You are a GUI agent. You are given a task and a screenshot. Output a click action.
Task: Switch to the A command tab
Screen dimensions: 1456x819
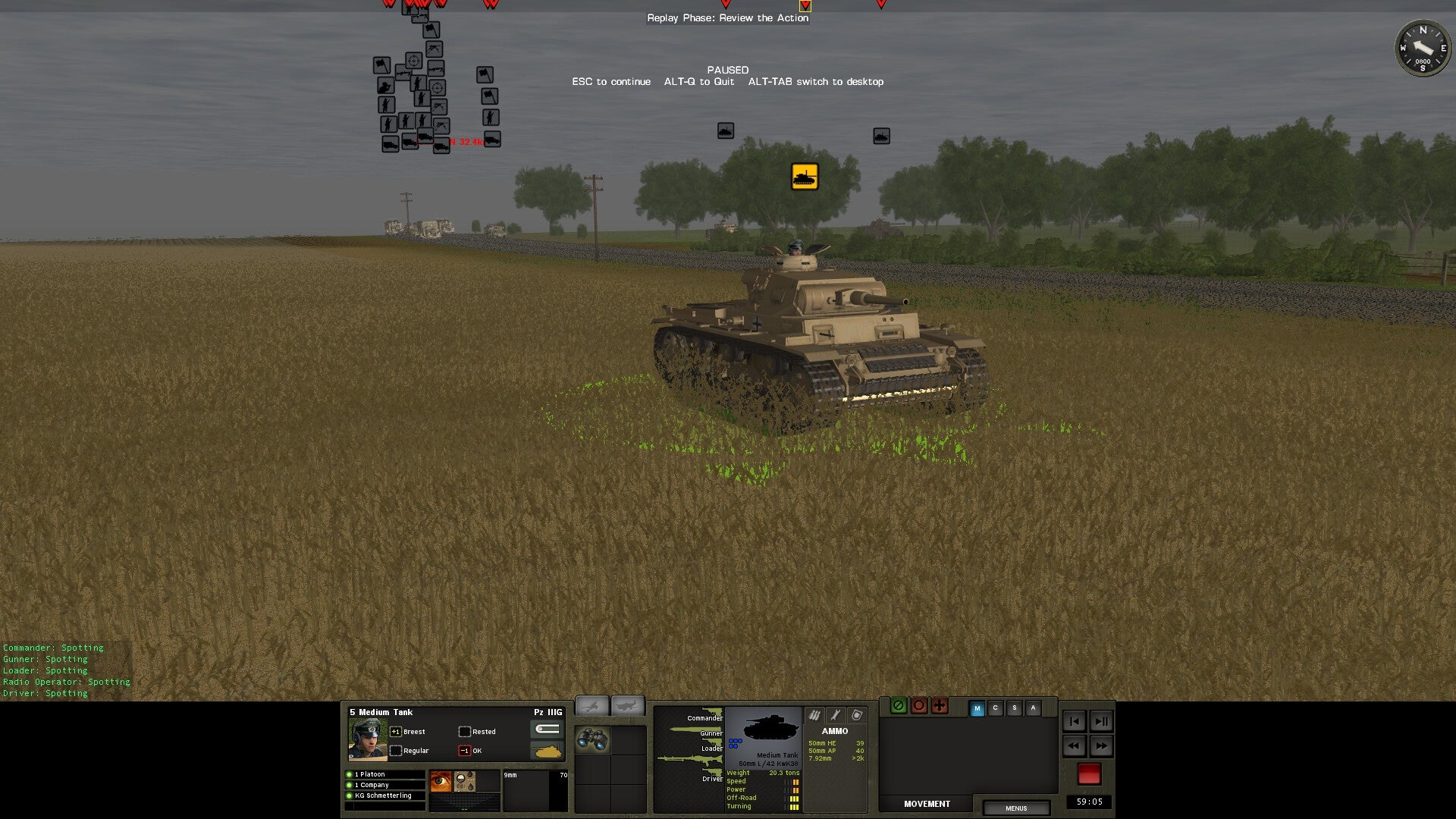tap(1033, 708)
